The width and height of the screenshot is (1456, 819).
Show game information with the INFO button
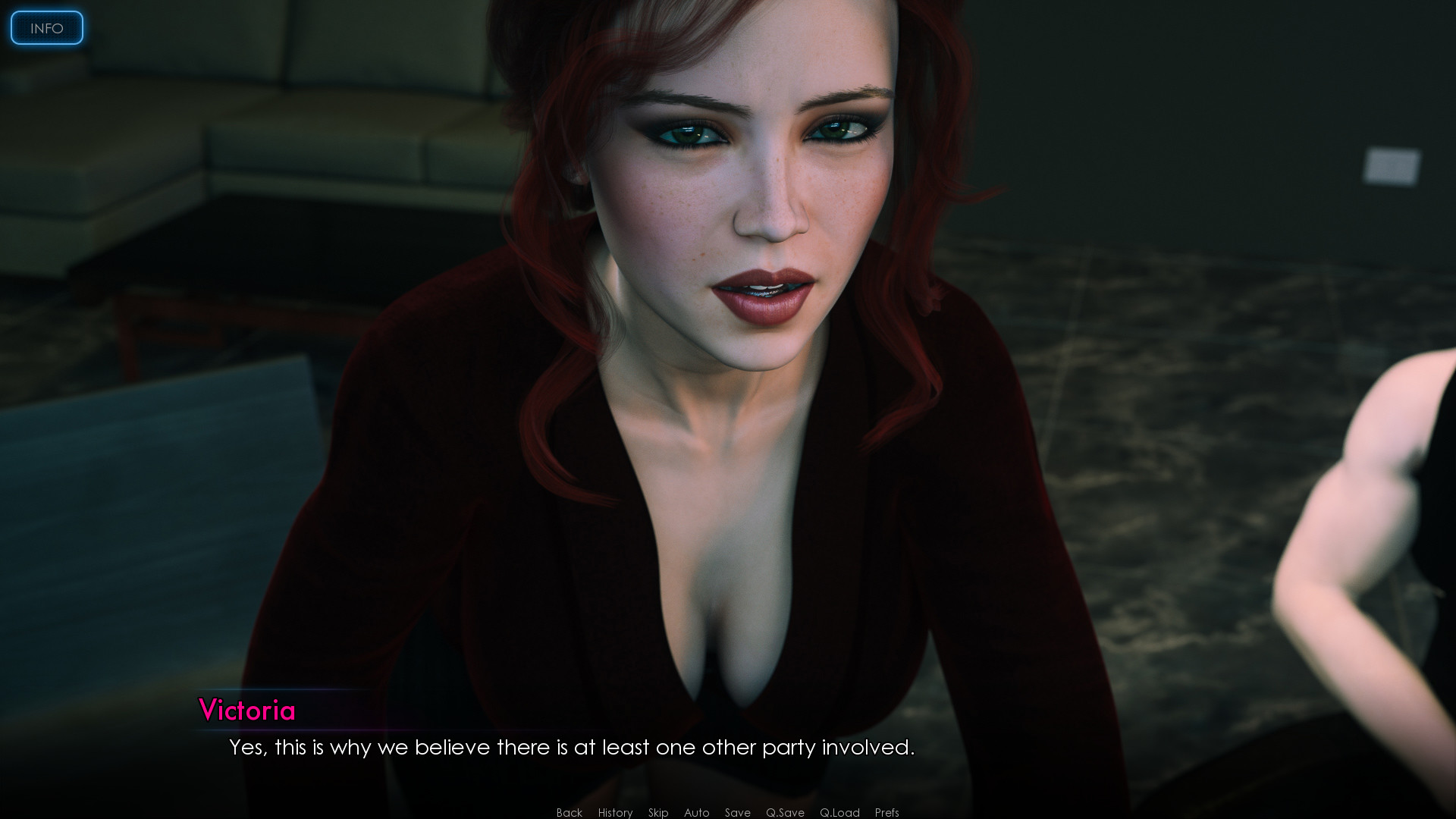[46, 28]
